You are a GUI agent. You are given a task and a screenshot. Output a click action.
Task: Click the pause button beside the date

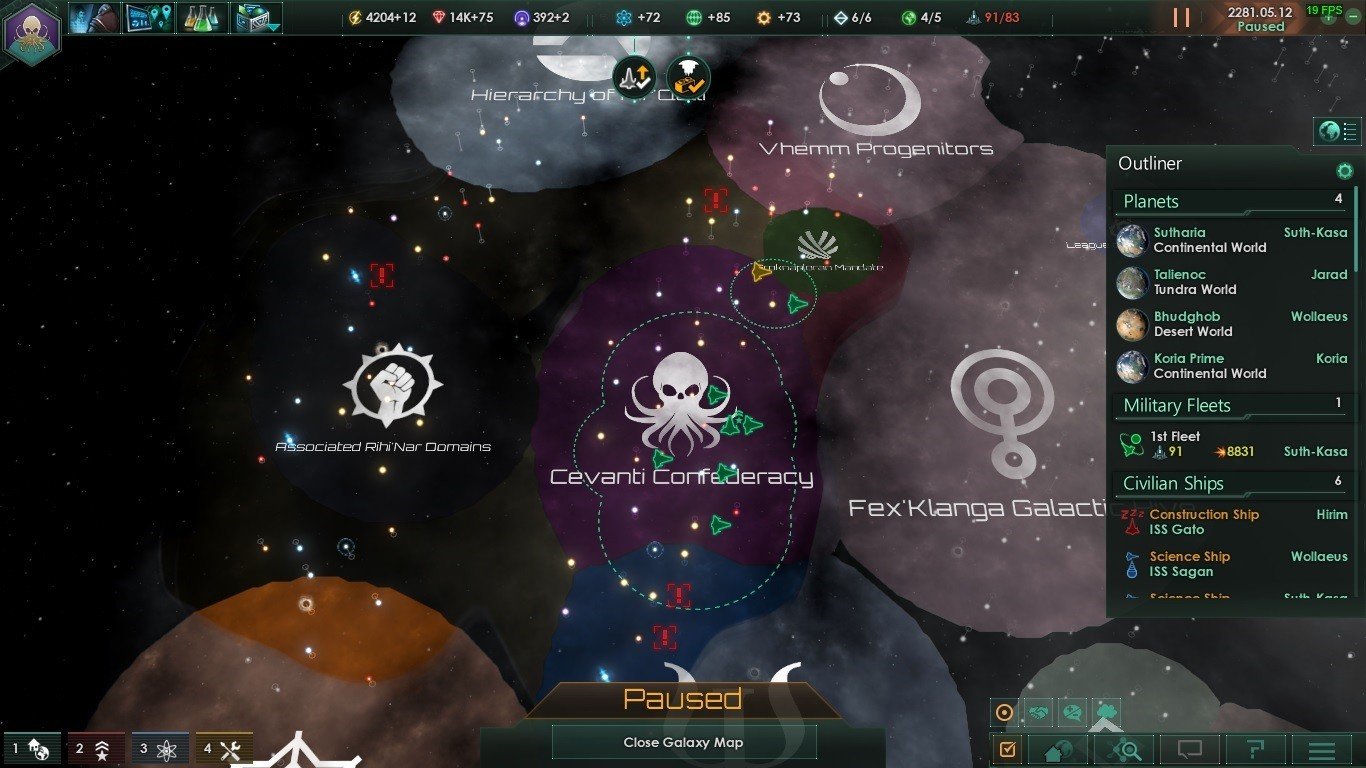click(x=1181, y=18)
